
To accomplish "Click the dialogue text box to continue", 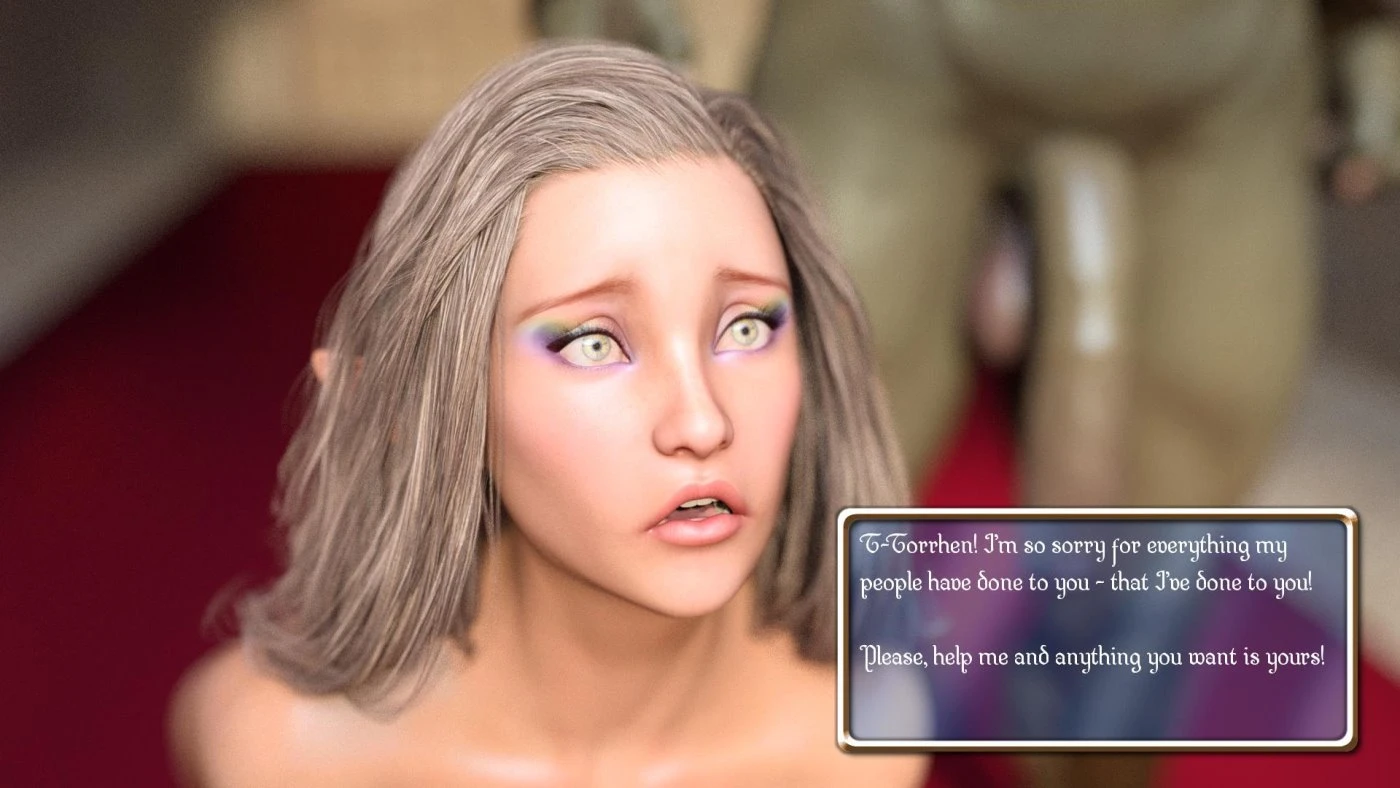I will (x=1097, y=629).
